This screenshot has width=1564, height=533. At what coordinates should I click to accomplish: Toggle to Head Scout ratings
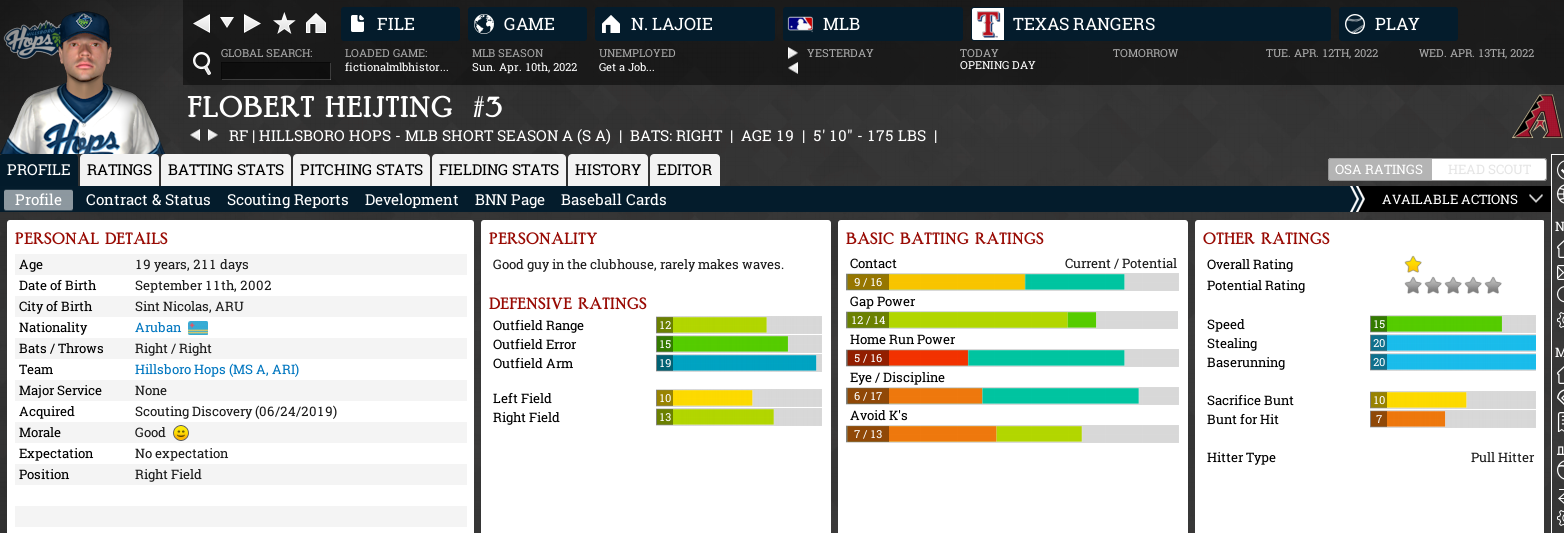click(1488, 170)
